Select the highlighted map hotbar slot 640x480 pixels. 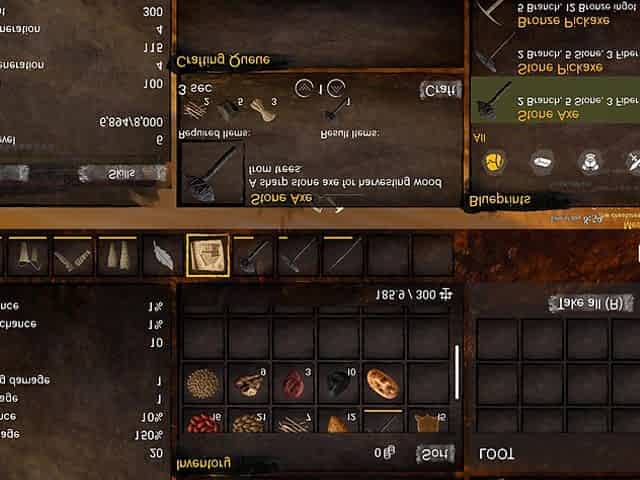pos(208,256)
